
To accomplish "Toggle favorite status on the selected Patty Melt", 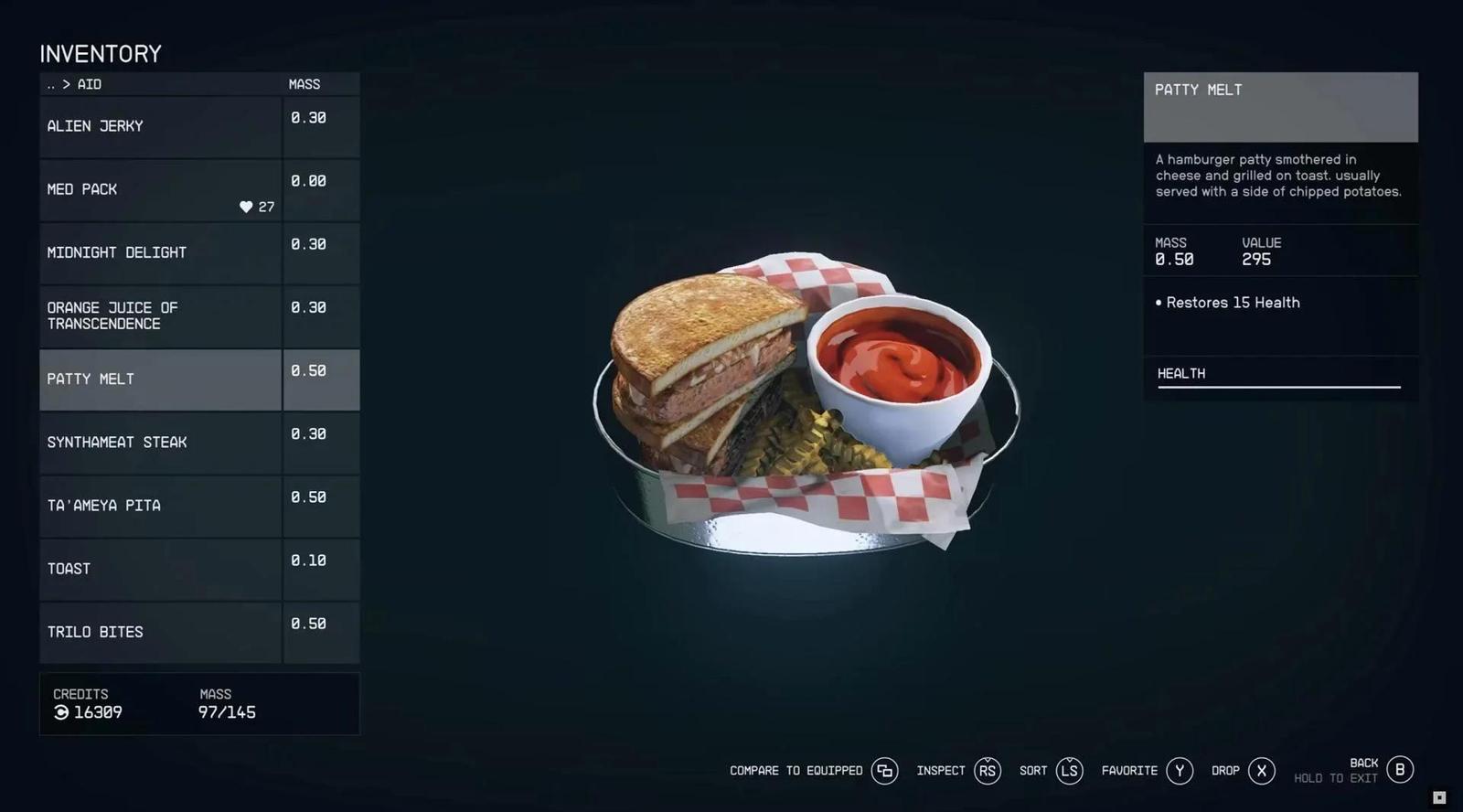I will tap(1180, 771).
